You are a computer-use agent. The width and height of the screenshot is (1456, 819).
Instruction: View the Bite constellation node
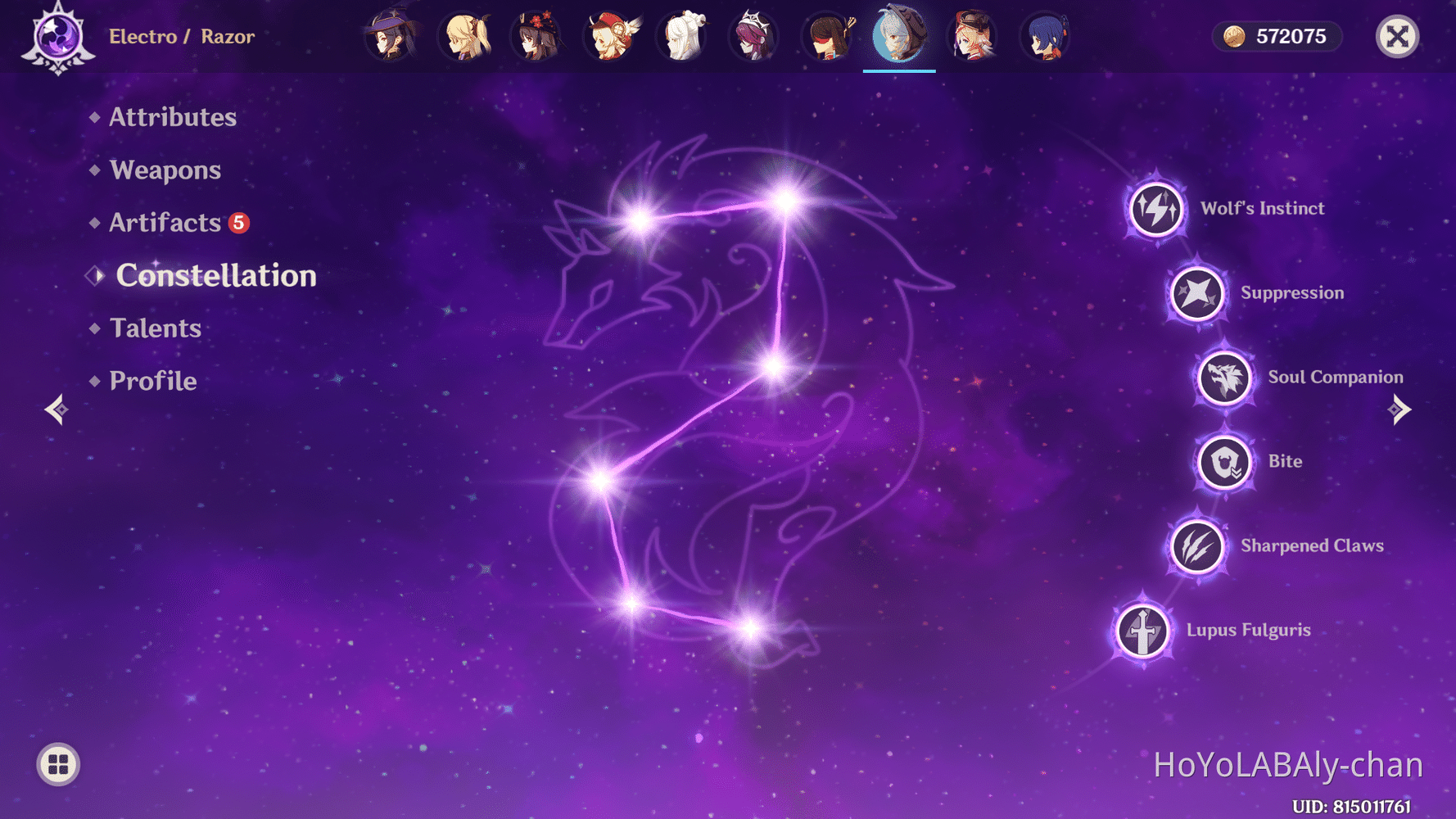(1223, 462)
